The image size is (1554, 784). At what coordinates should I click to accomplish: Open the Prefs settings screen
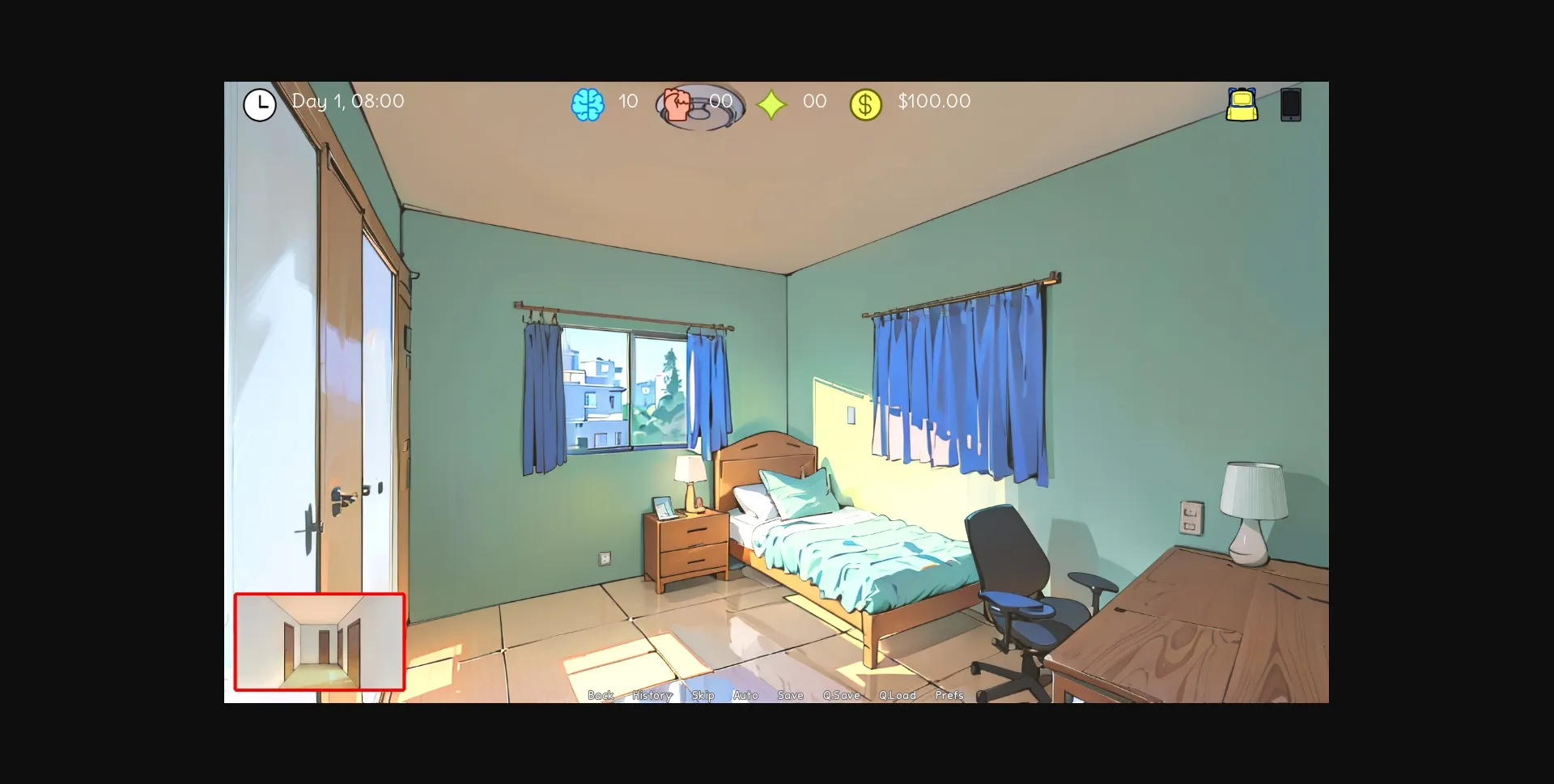pyautogui.click(x=949, y=694)
